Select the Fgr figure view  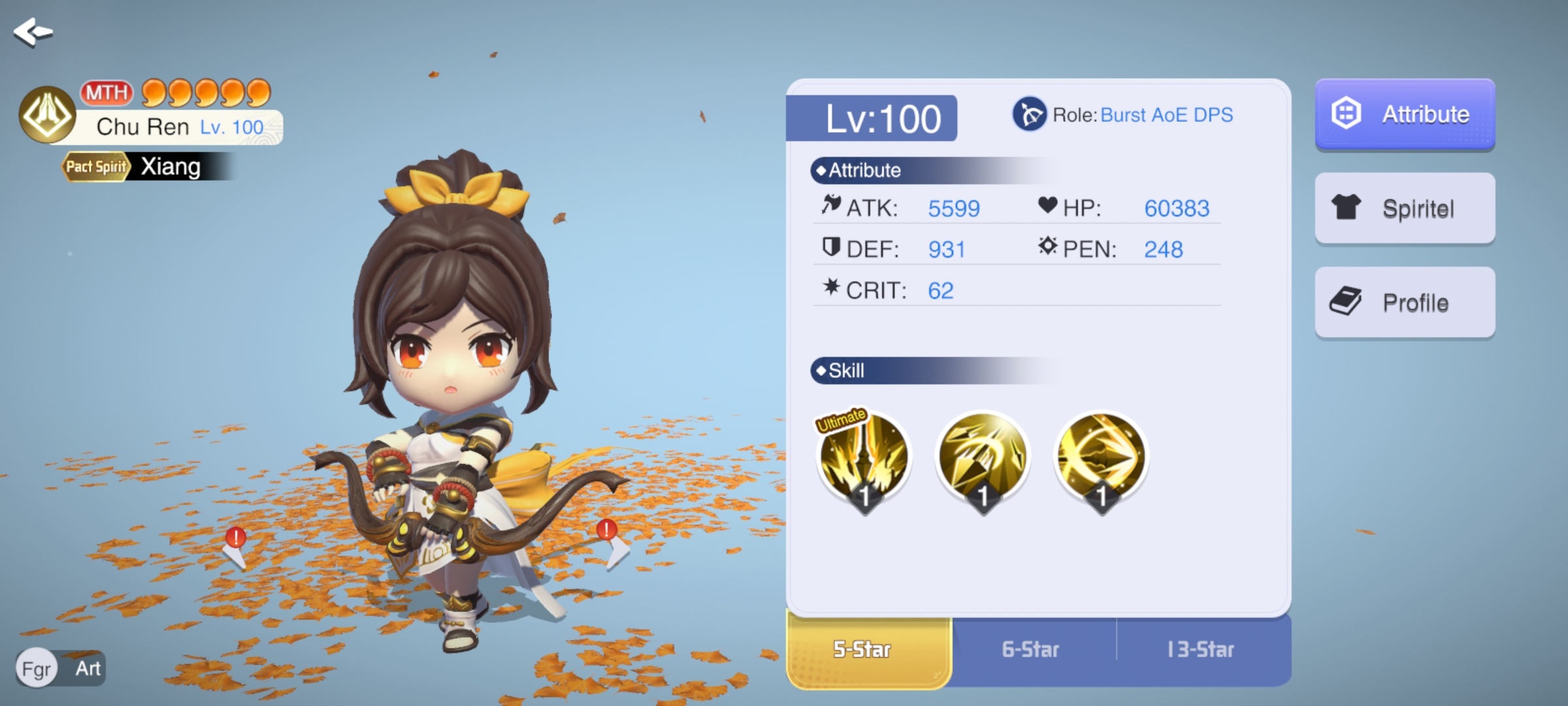coord(37,669)
